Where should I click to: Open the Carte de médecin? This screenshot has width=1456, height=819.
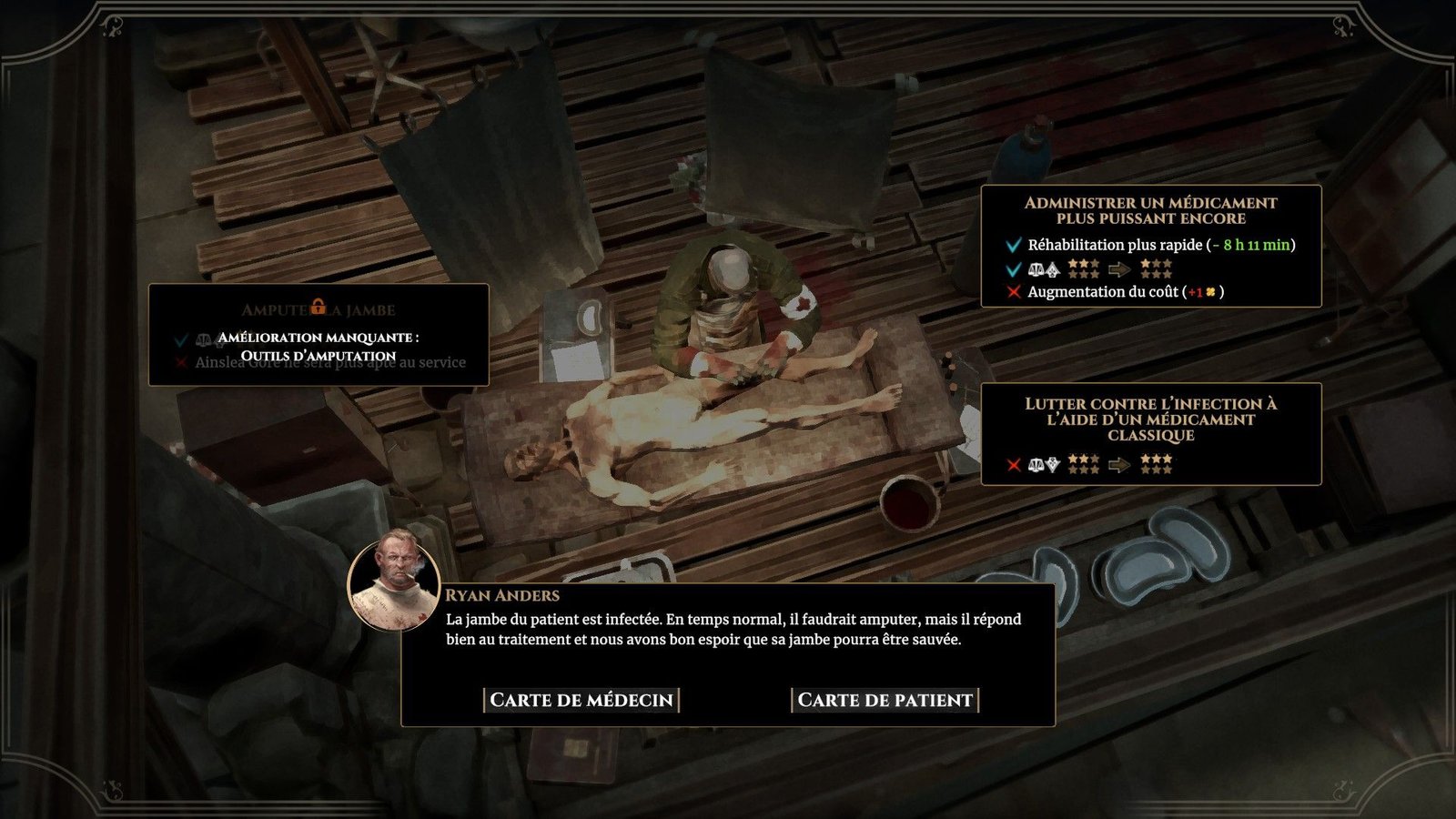581,700
